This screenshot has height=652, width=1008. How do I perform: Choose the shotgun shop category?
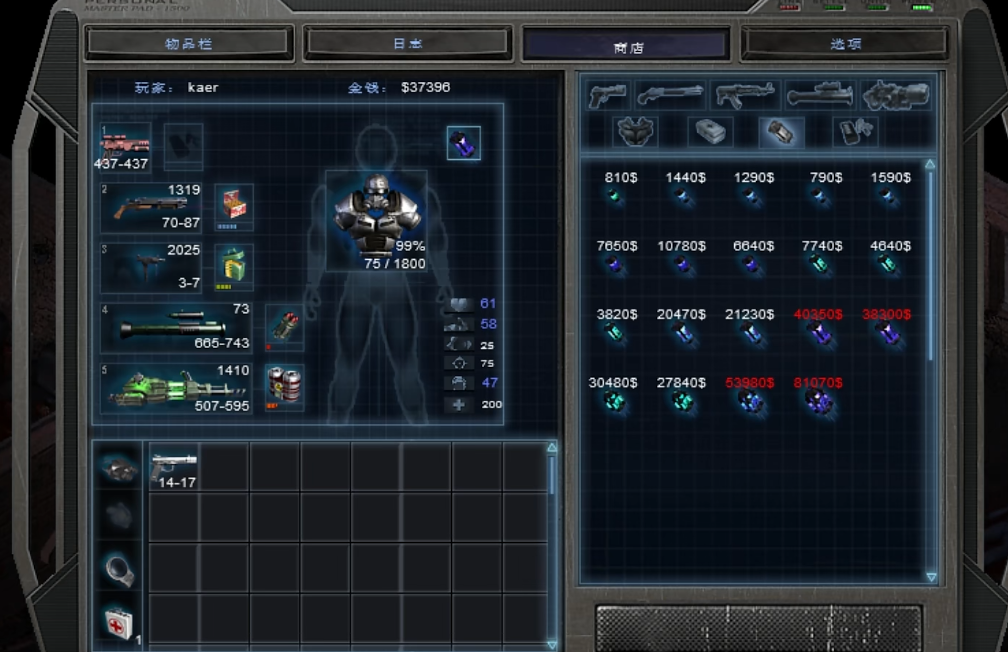point(671,96)
